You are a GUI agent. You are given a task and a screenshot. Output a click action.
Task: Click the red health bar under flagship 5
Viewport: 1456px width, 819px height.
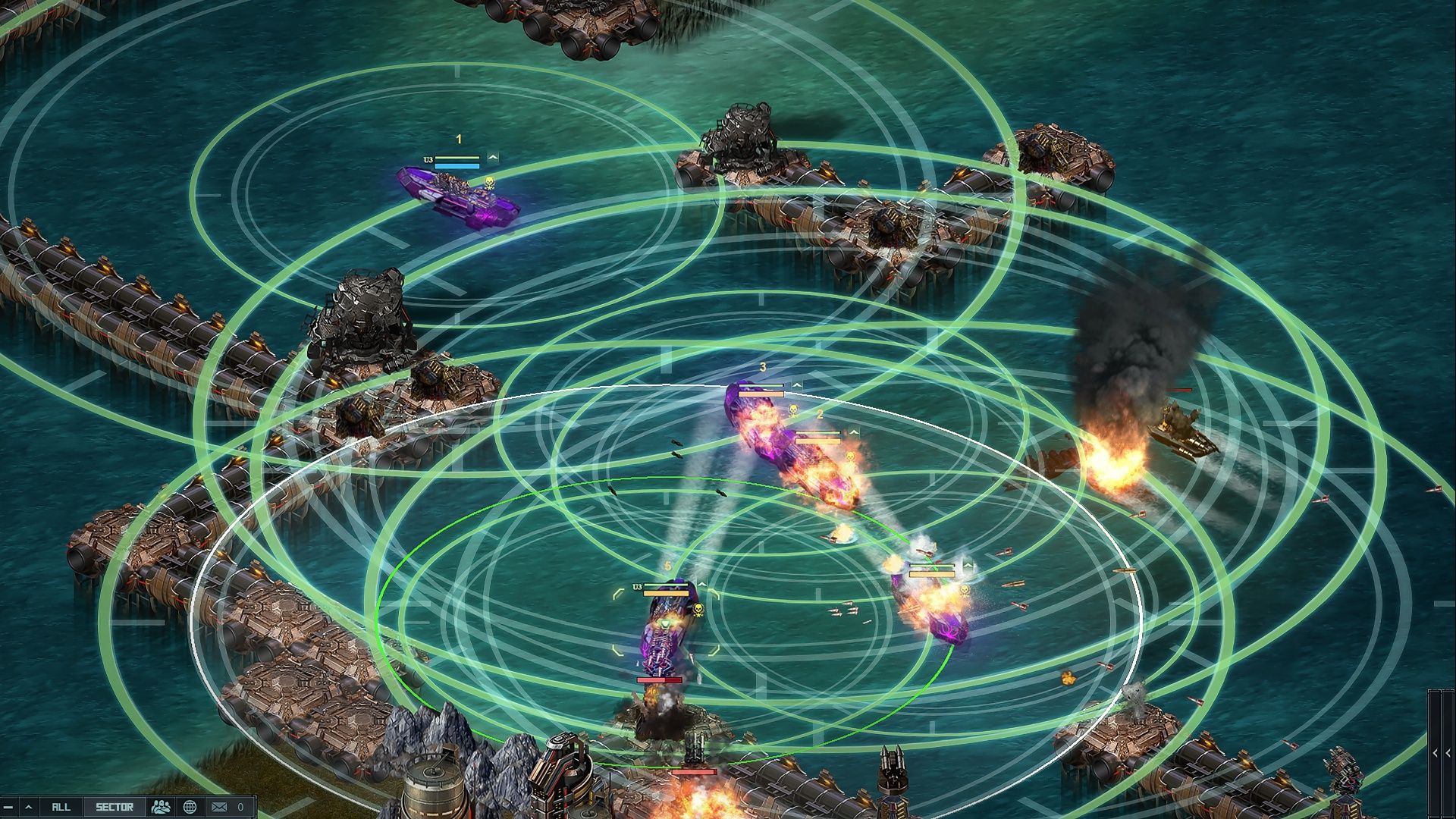659,680
